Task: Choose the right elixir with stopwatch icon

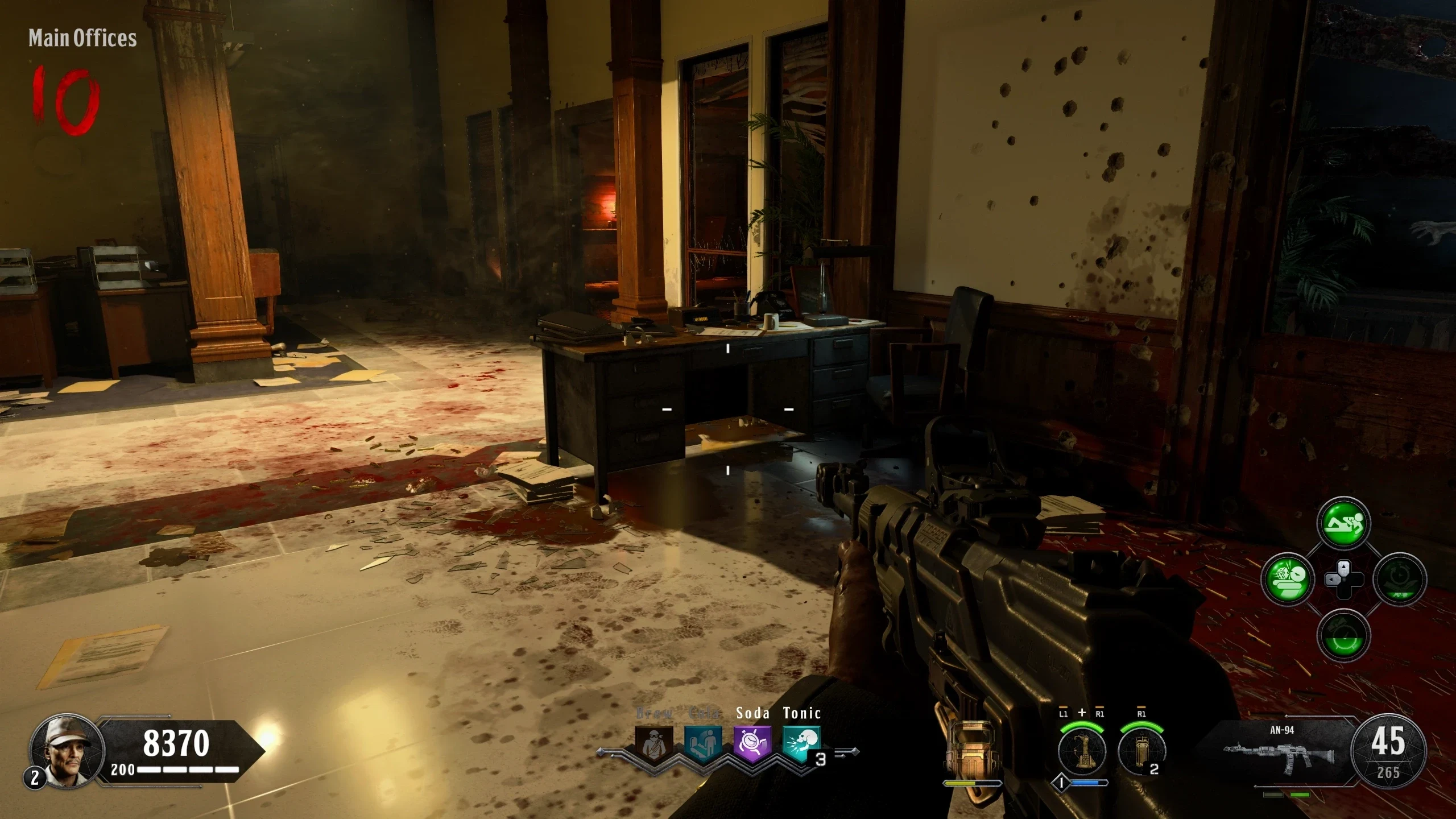Action: [x=1400, y=579]
